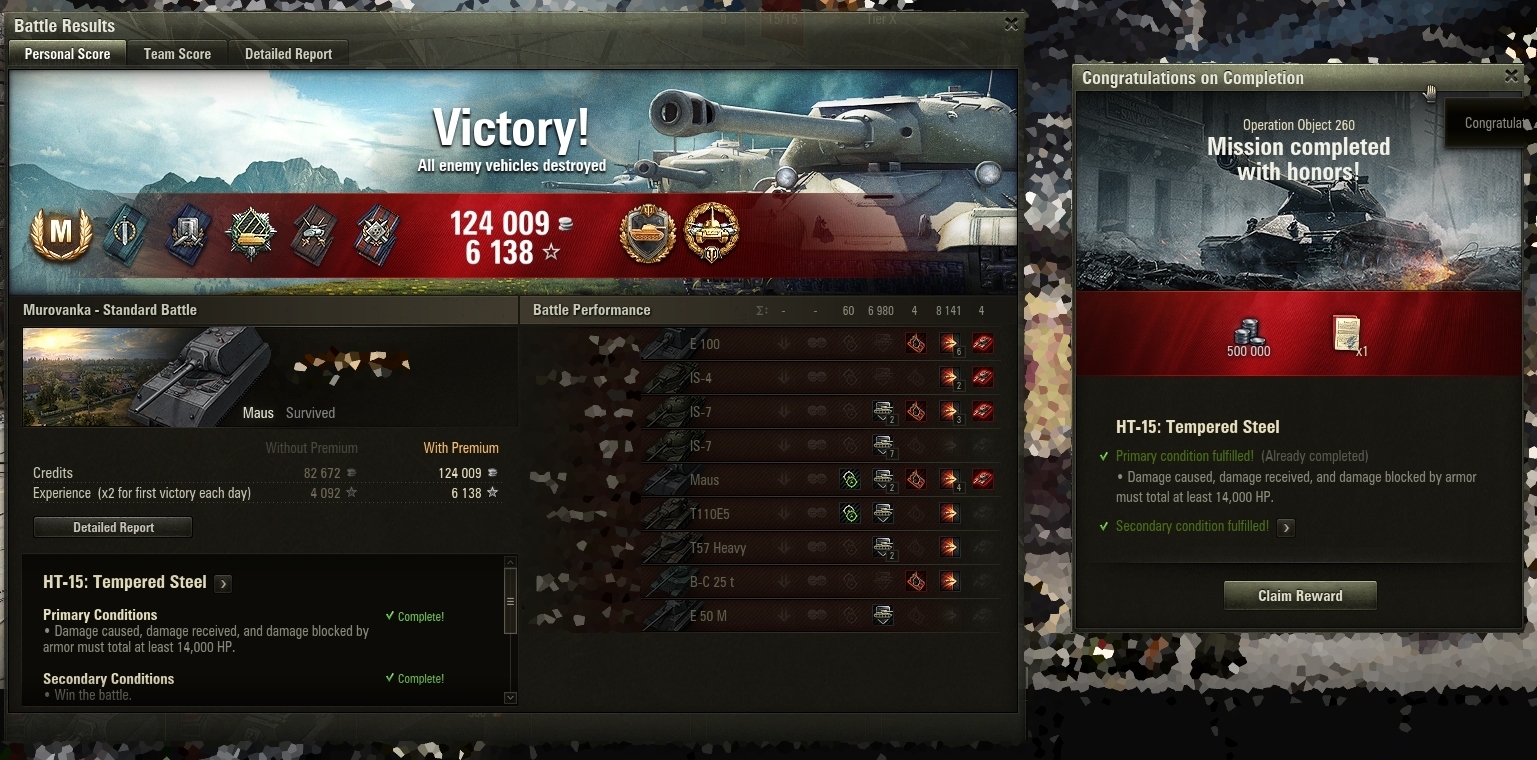The width and height of the screenshot is (1537, 760).
Task: Click the Detailed Report button below Experience
Action: pos(113,527)
